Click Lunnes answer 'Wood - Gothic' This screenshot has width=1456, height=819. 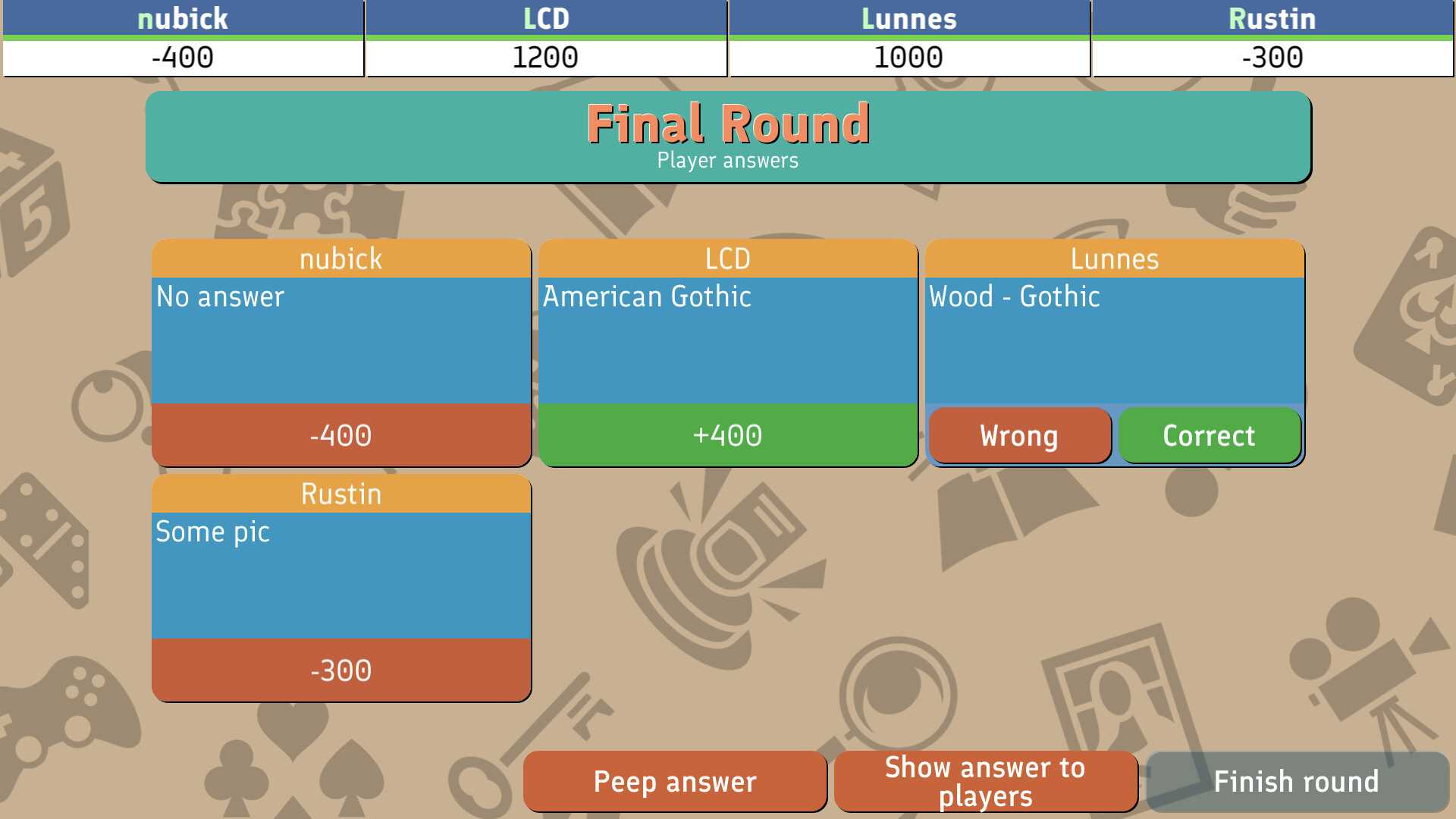1113,334
